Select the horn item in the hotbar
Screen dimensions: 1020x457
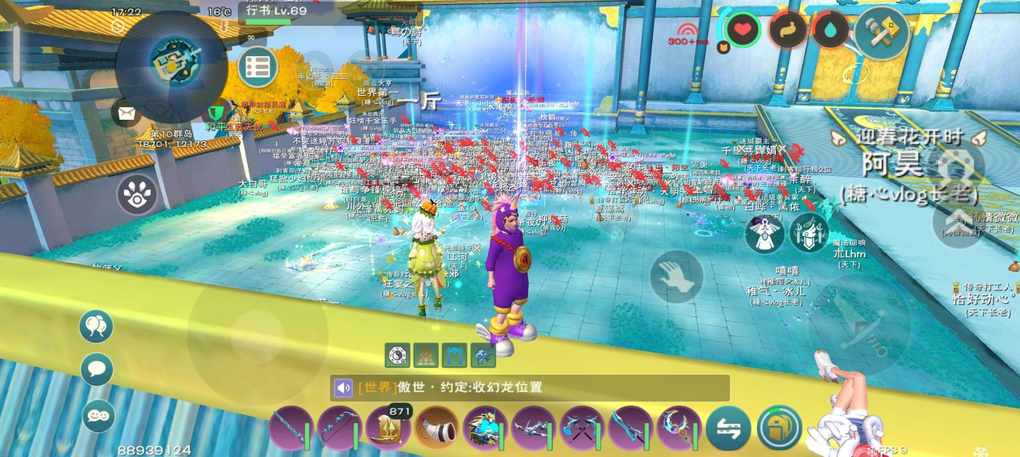pos(436,427)
